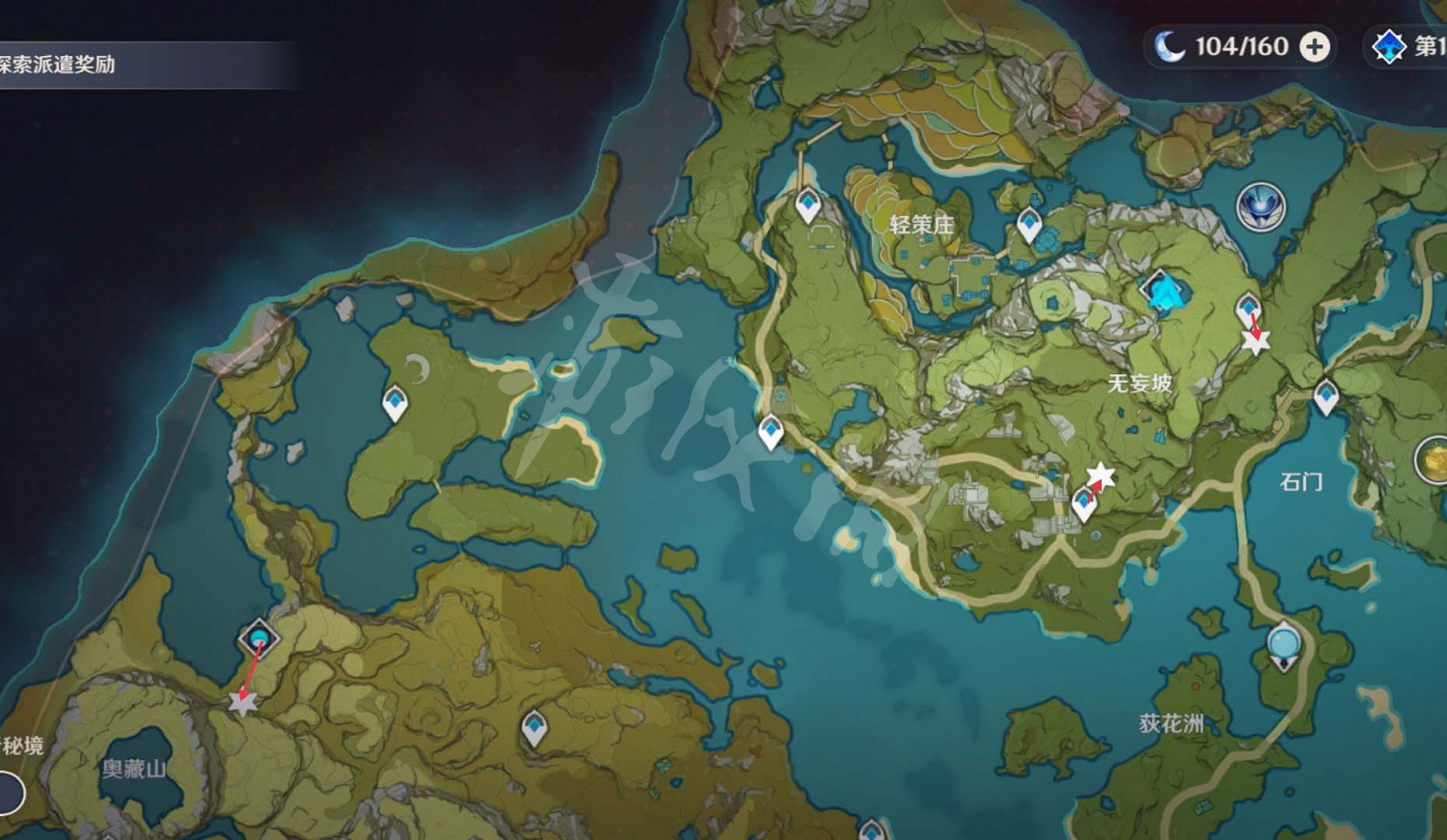Click the moon-shaped resin icon
The width and height of the screenshot is (1447, 840).
pyautogui.click(x=1168, y=45)
